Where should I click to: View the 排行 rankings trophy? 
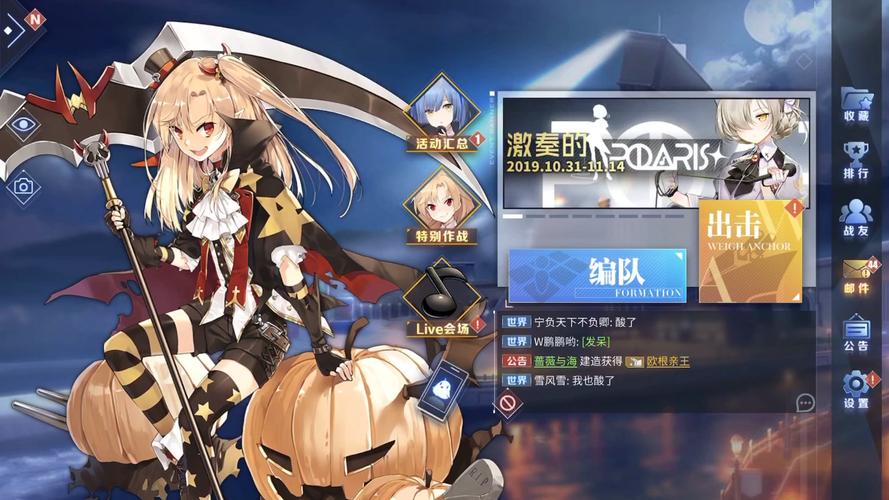pyautogui.click(x=856, y=161)
